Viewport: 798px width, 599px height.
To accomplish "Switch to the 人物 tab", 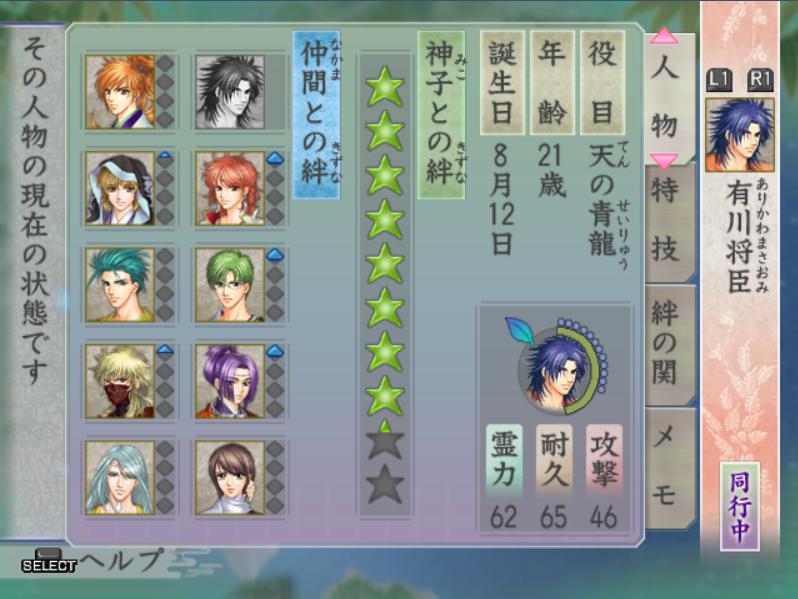I will click(664, 97).
